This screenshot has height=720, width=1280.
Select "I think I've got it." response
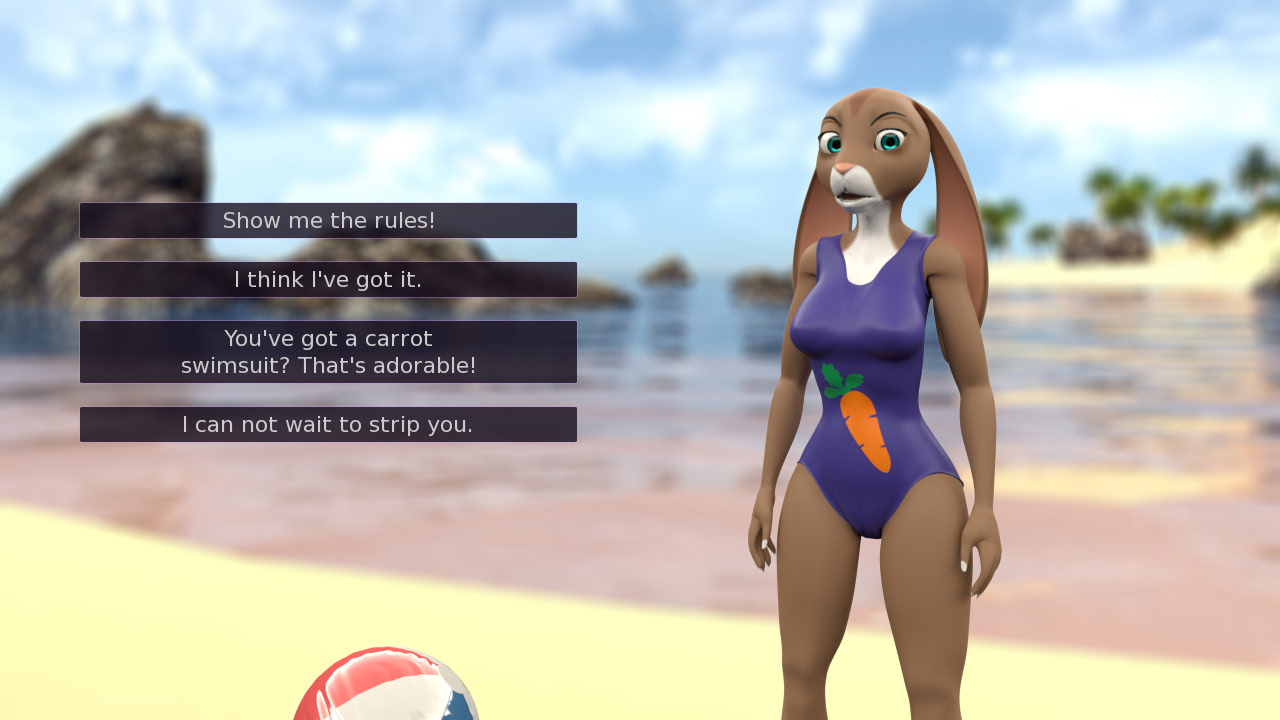(328, 279)
